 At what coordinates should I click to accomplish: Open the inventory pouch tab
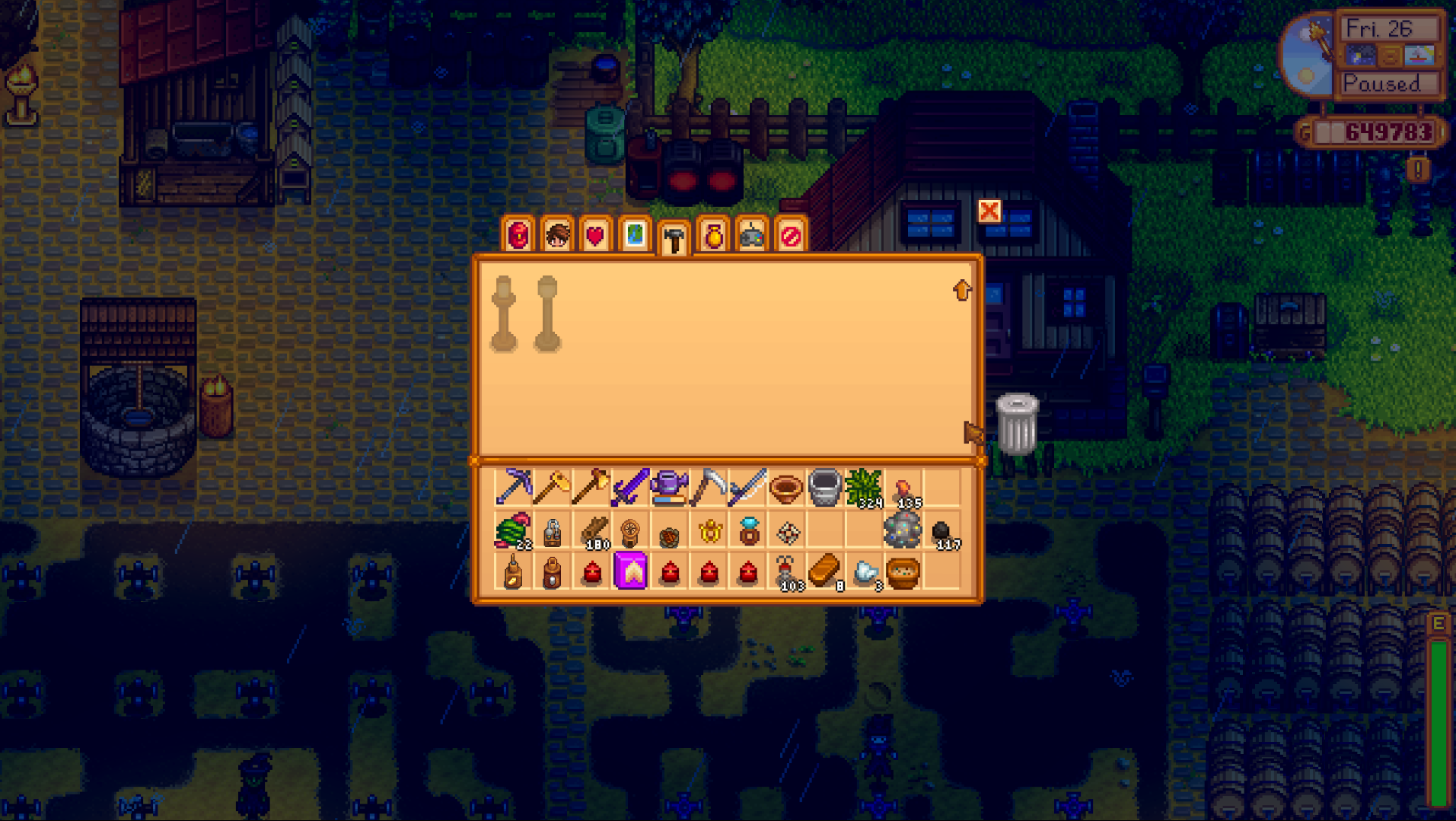tap(517, 237)
